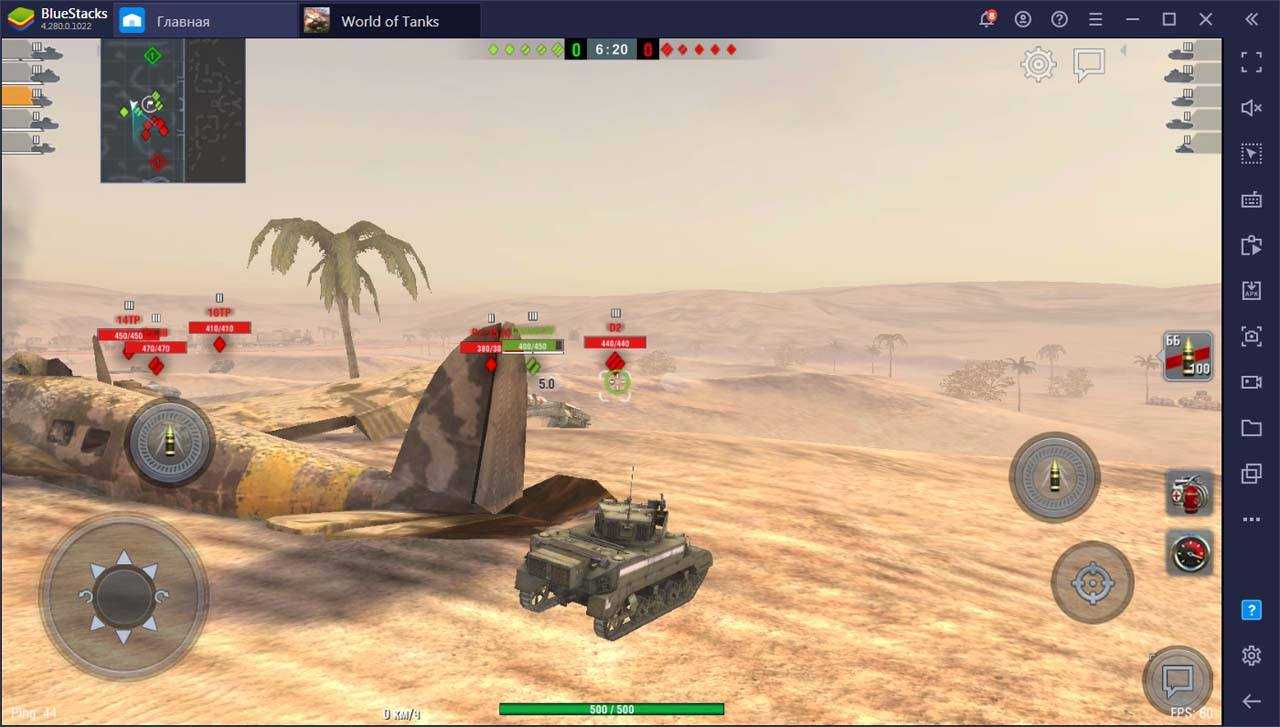Screen dimensions: 1280x727
Task: Fire using the right shell button
Action: [x=1054, y=477]
